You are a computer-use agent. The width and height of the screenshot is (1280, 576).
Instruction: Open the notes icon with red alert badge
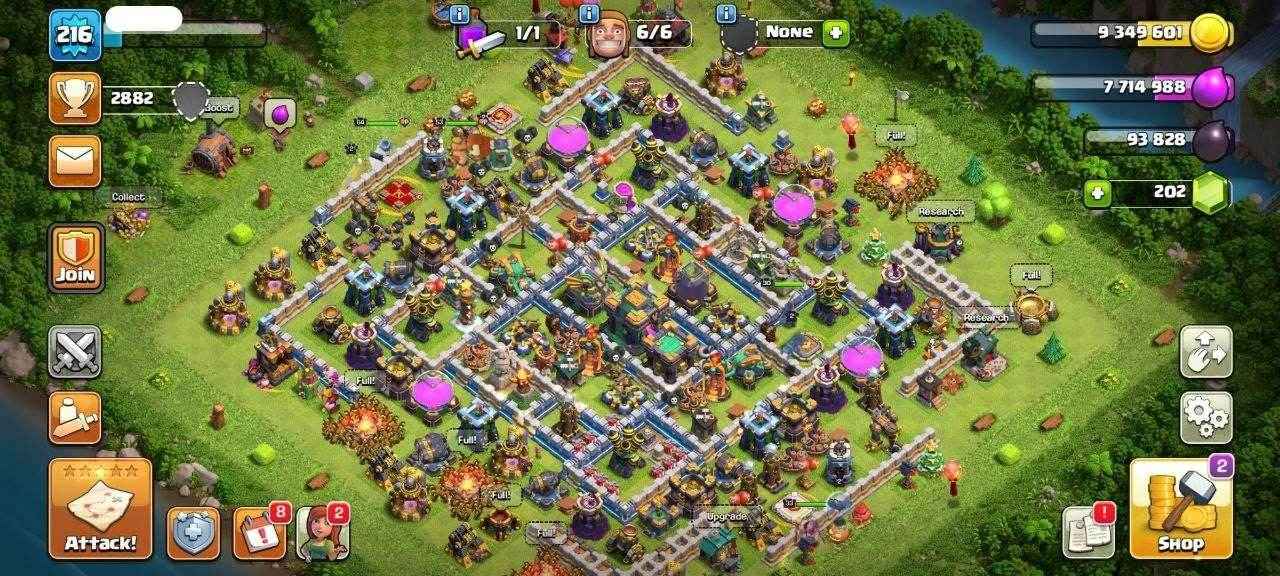tap(1087, 531)
